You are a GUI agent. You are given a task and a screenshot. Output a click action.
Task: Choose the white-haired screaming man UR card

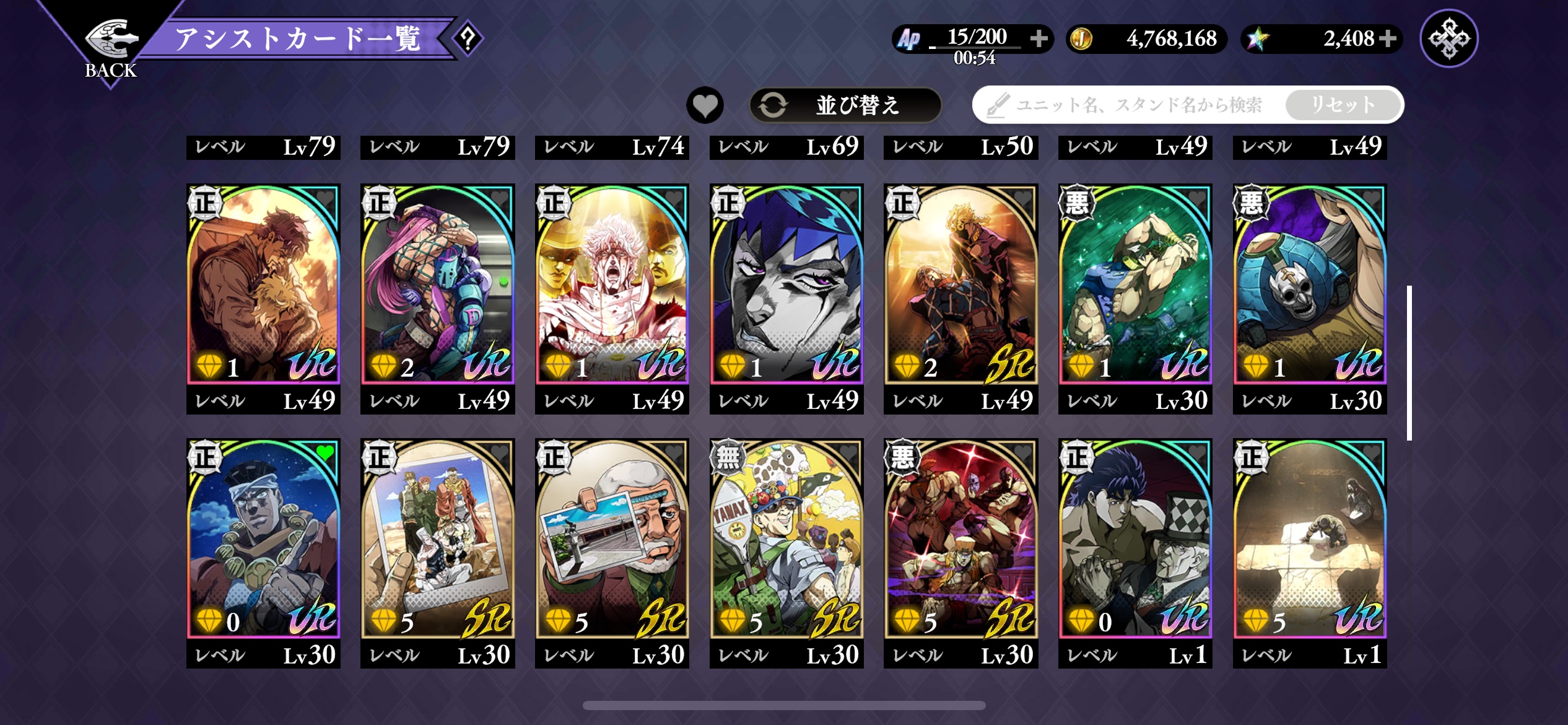click(612, 285)
